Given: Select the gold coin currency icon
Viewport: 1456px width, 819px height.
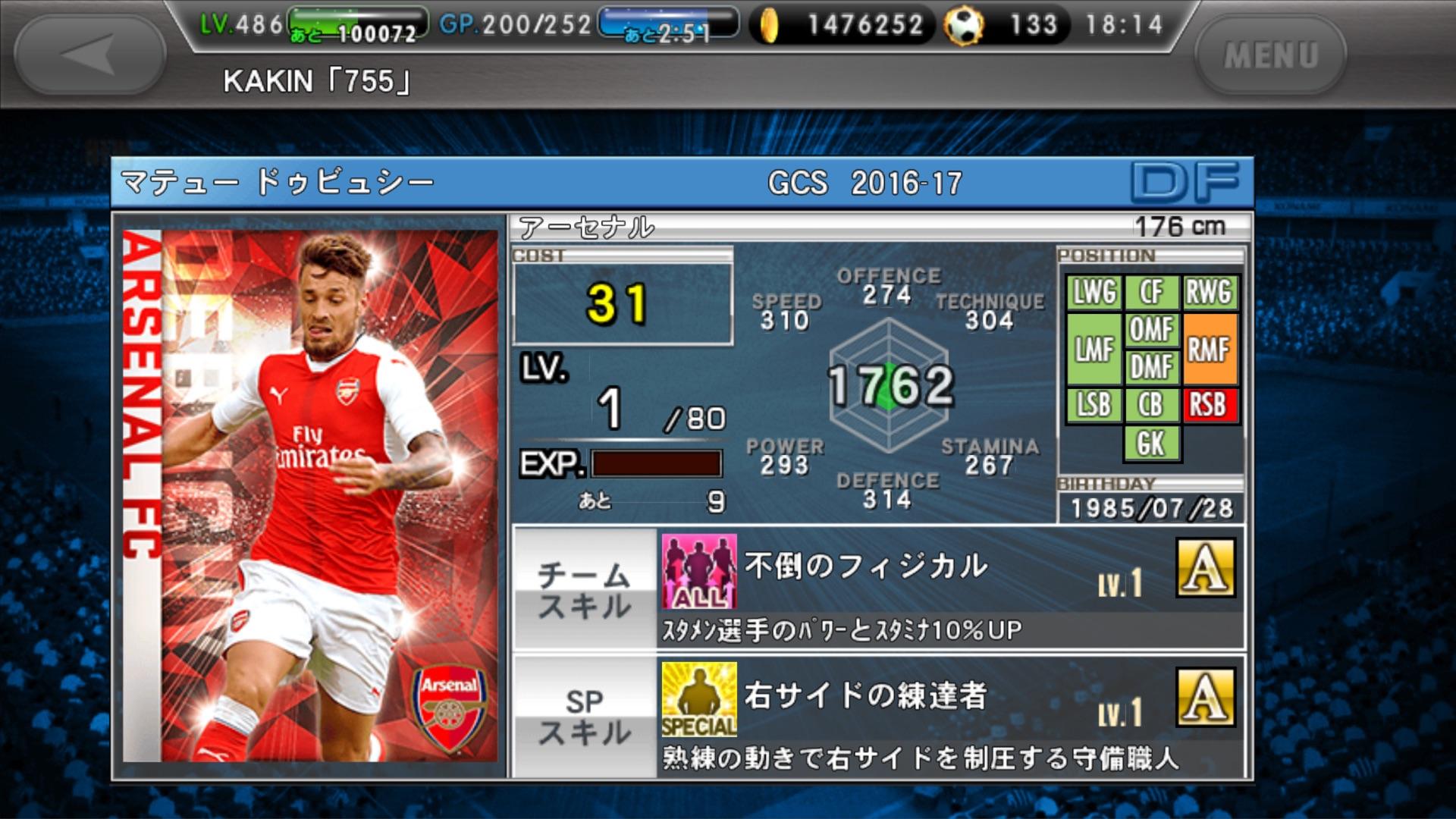Looking at the screenshot, I should [x=769, y=26].
